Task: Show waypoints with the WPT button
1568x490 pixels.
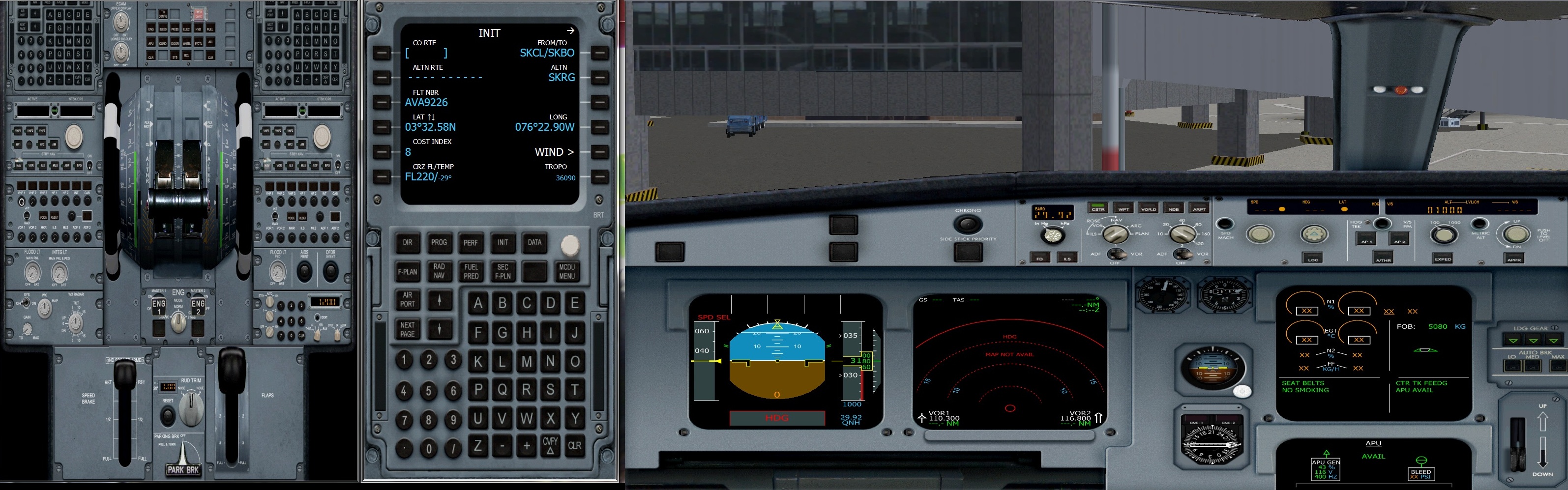Action: click(x=1124, y=209)
